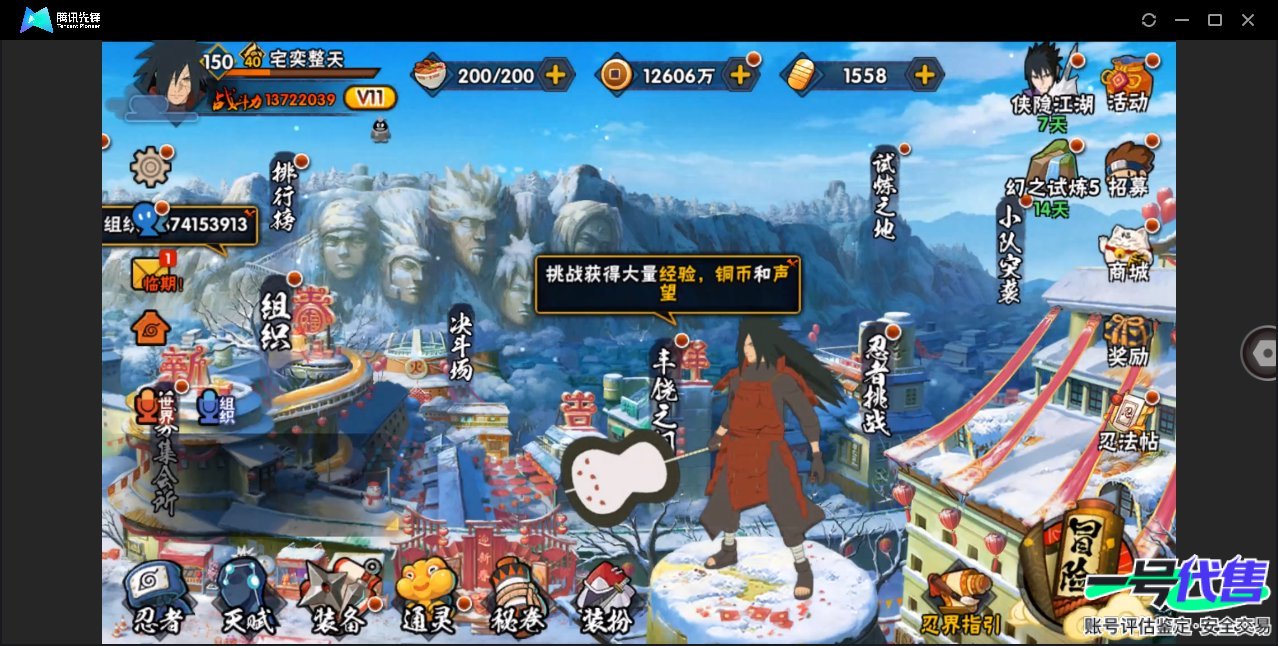
Task: Add copper coins with the plus button
Action: point(740,75)
